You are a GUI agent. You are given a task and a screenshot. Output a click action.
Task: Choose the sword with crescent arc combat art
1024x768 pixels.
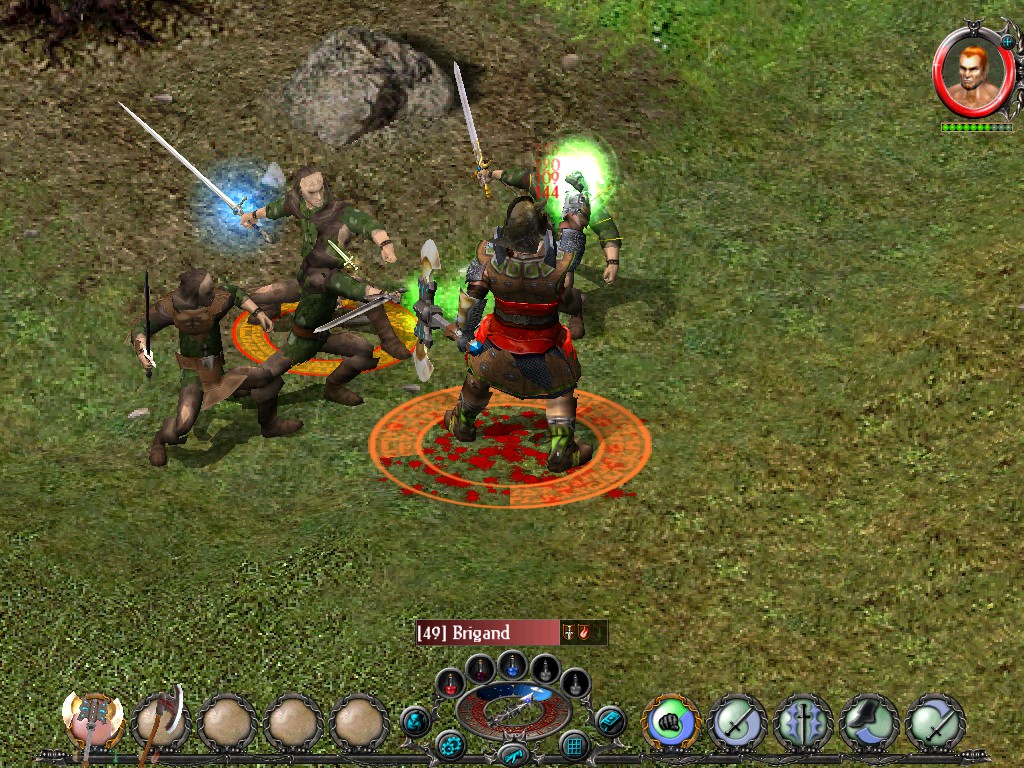935,722
